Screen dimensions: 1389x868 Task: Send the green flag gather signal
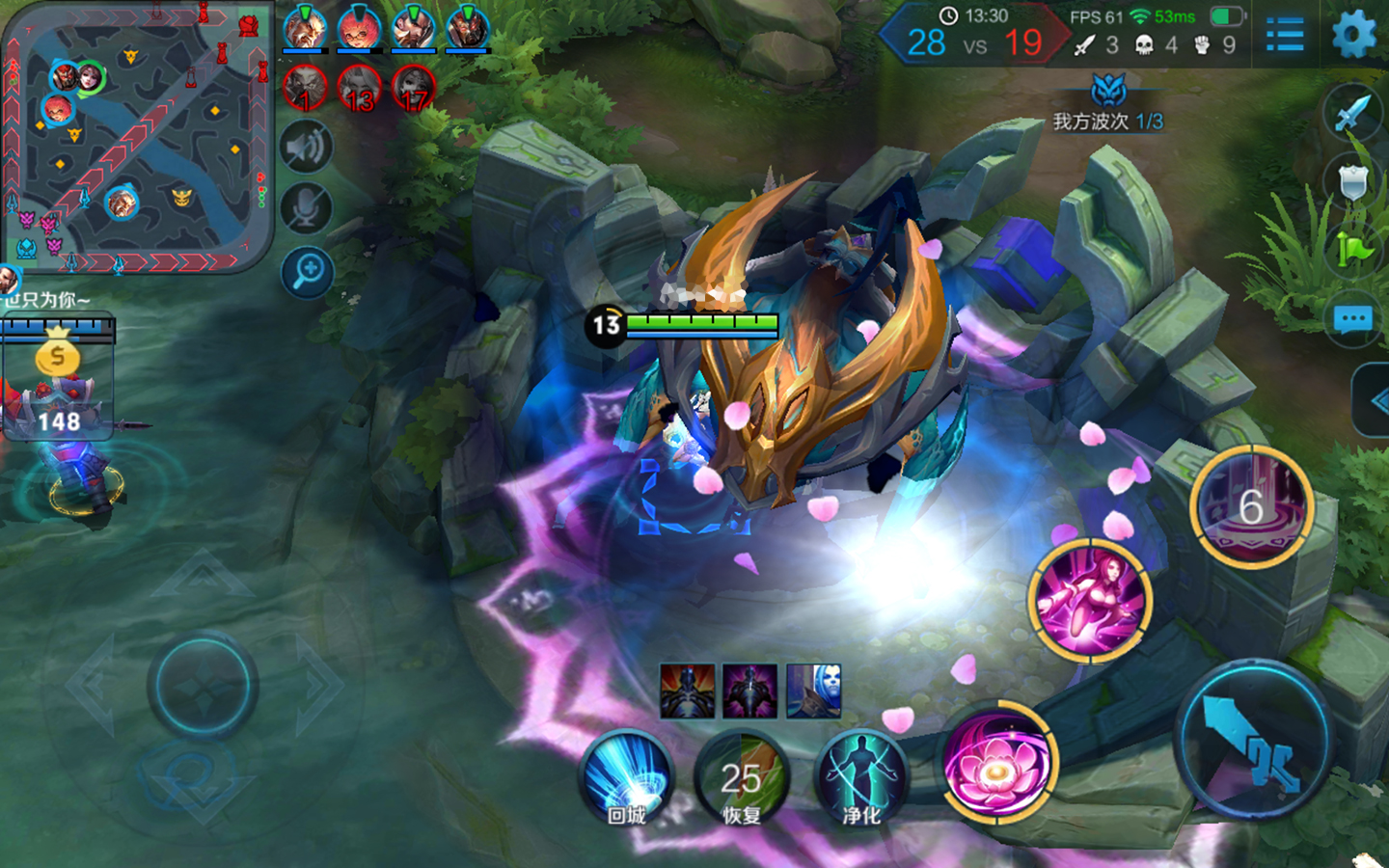click(1353, 251)
